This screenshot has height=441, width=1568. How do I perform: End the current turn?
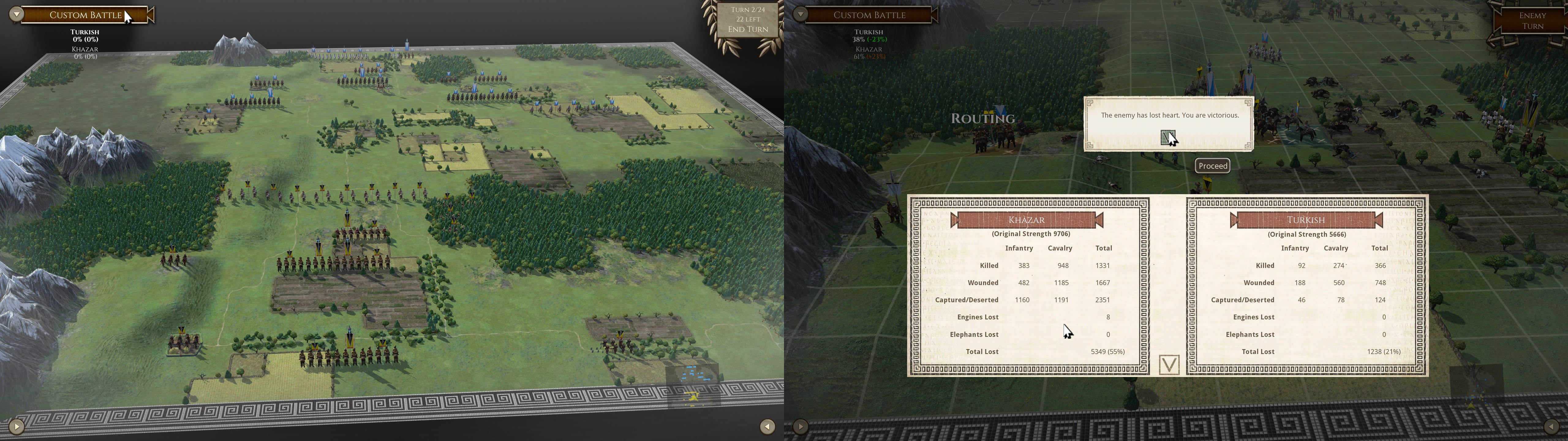pyautogui.click(x=748, y=29)
